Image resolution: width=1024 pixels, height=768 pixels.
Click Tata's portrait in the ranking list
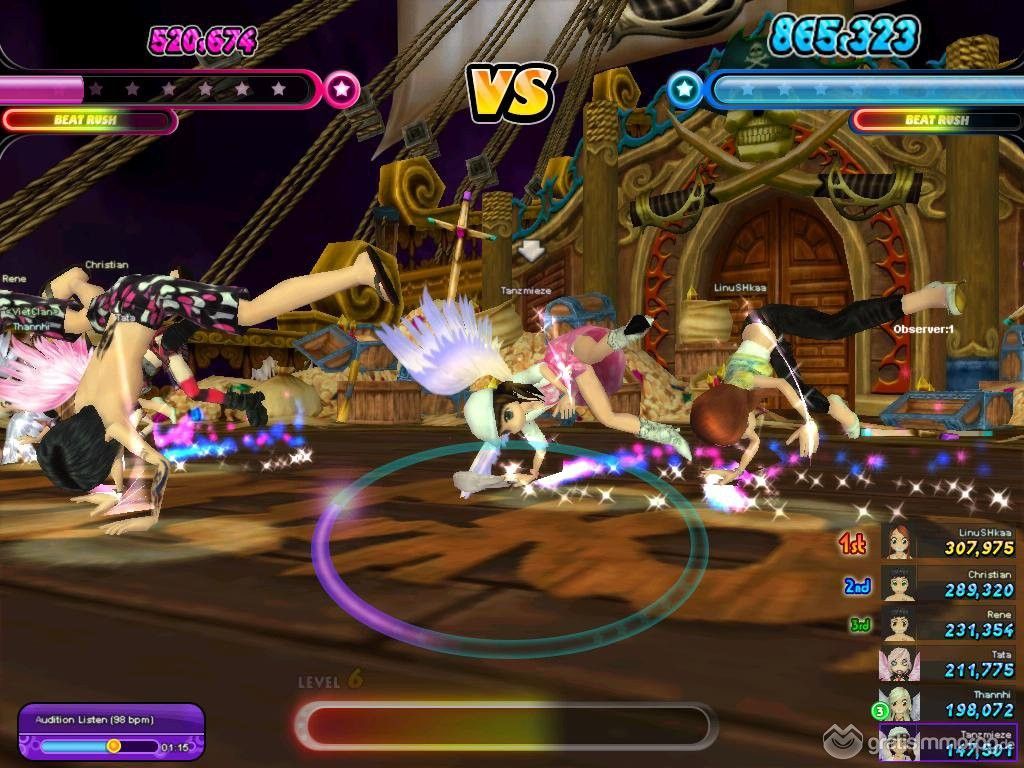point(899,664)
